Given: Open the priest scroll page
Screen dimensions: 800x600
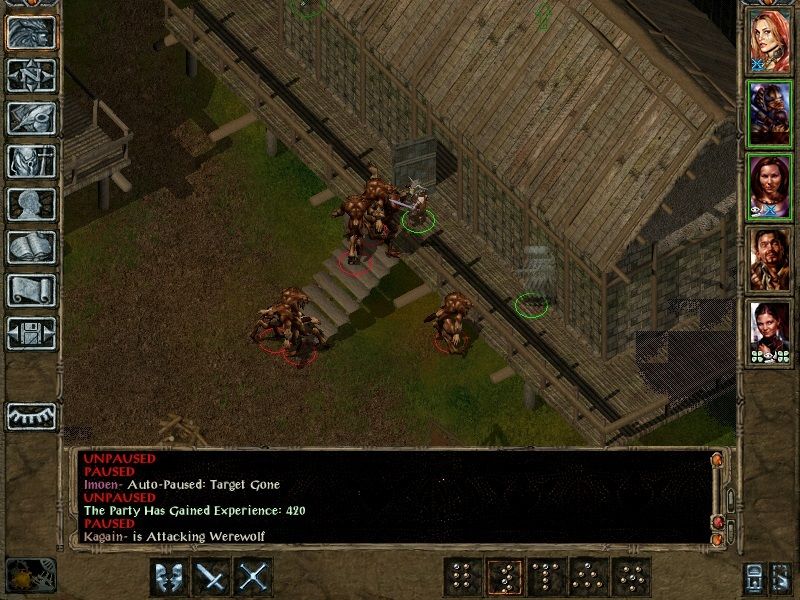Looking at the screenshot, I should (32, 290).
